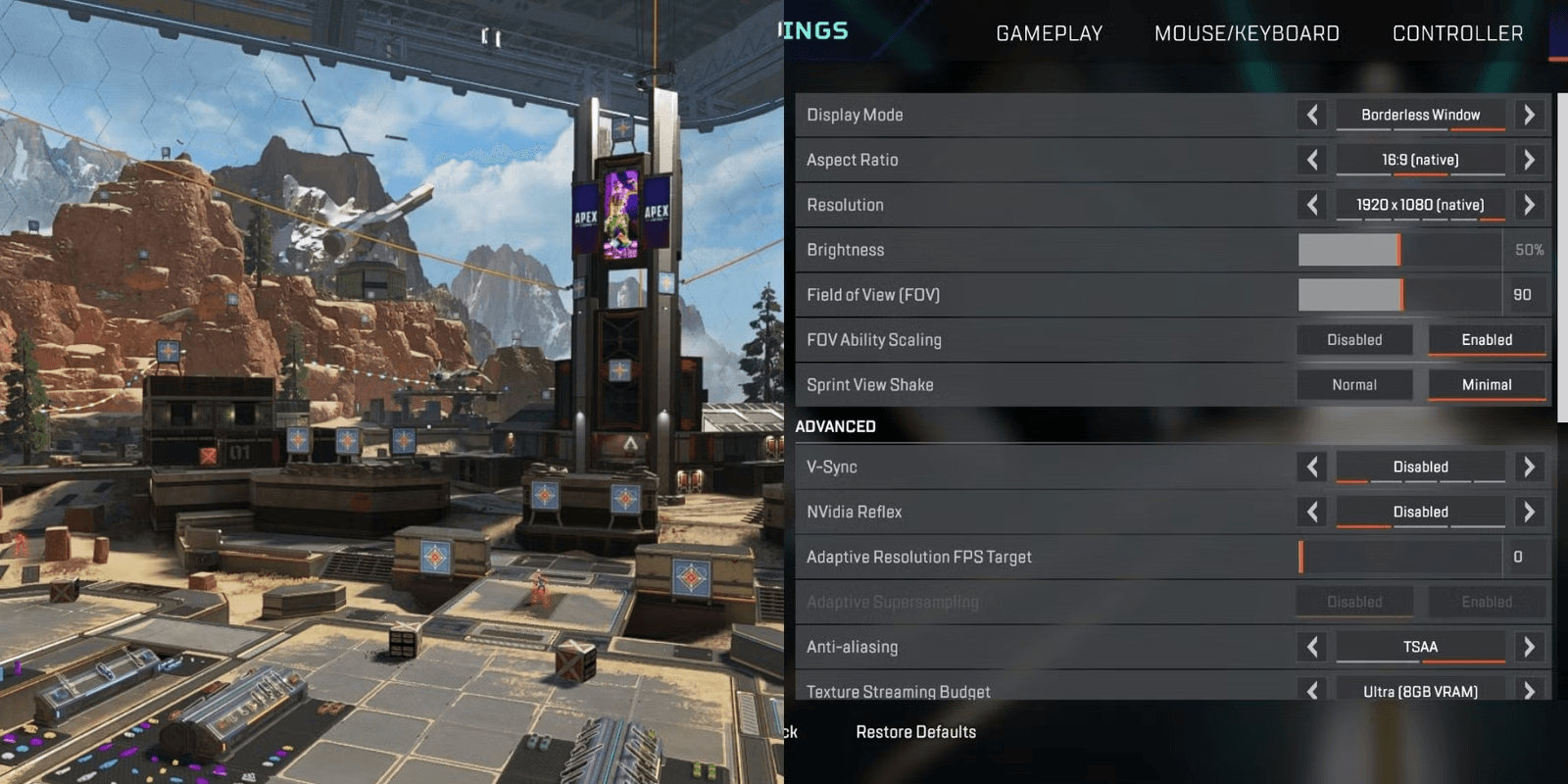The width and height of the screenshot is (1568, 784).
Task: Adjust the Brightness slider
Action: click(x=1399, y=250)
